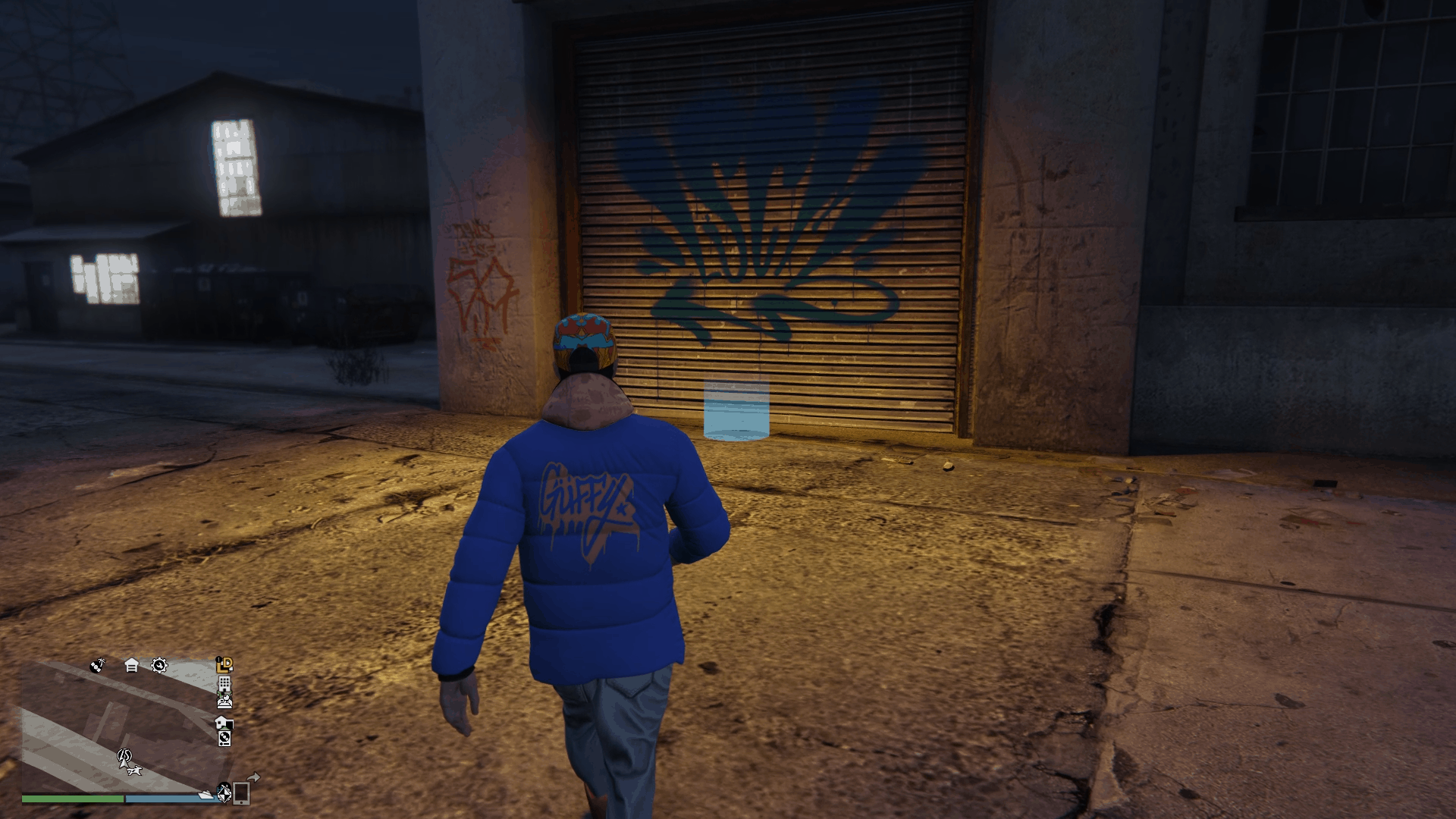Click the Music Locker turntable blip
This screenshot has width=1456, height=819.
coord(224,740)
